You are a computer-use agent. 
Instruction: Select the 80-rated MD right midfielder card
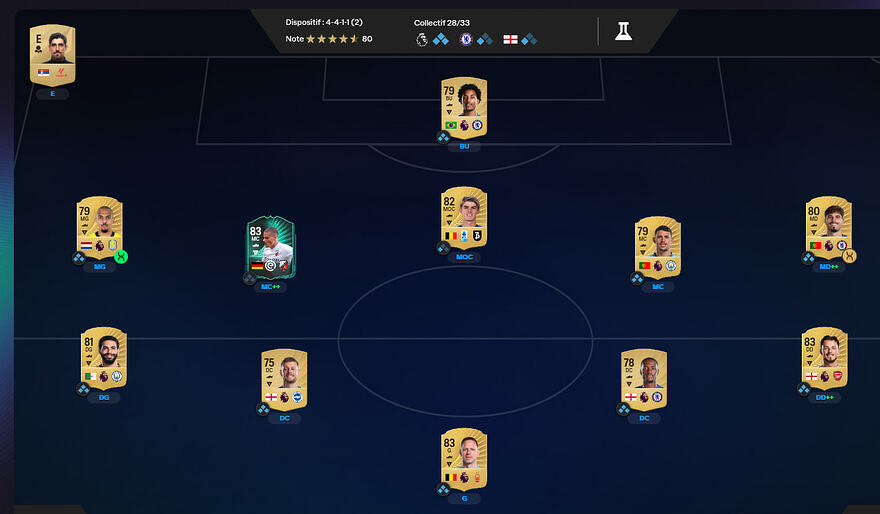pos(828,227)
